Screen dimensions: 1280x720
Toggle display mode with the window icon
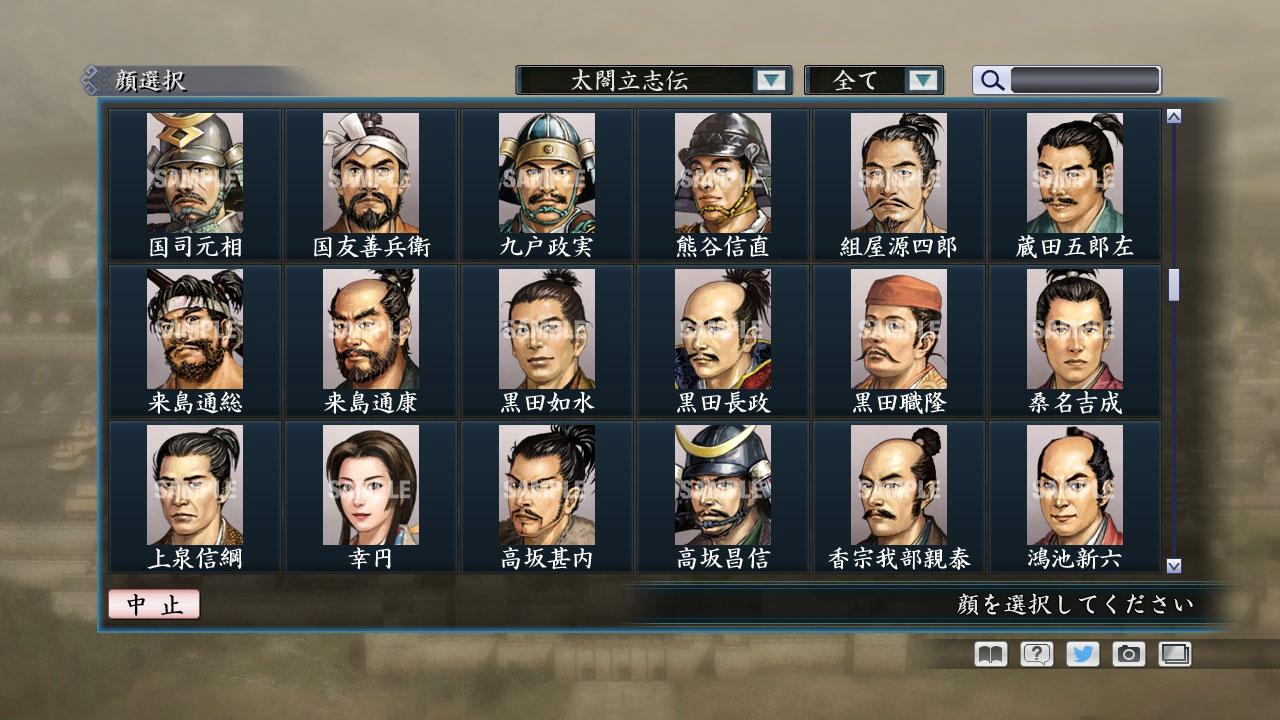[1174, 654]
